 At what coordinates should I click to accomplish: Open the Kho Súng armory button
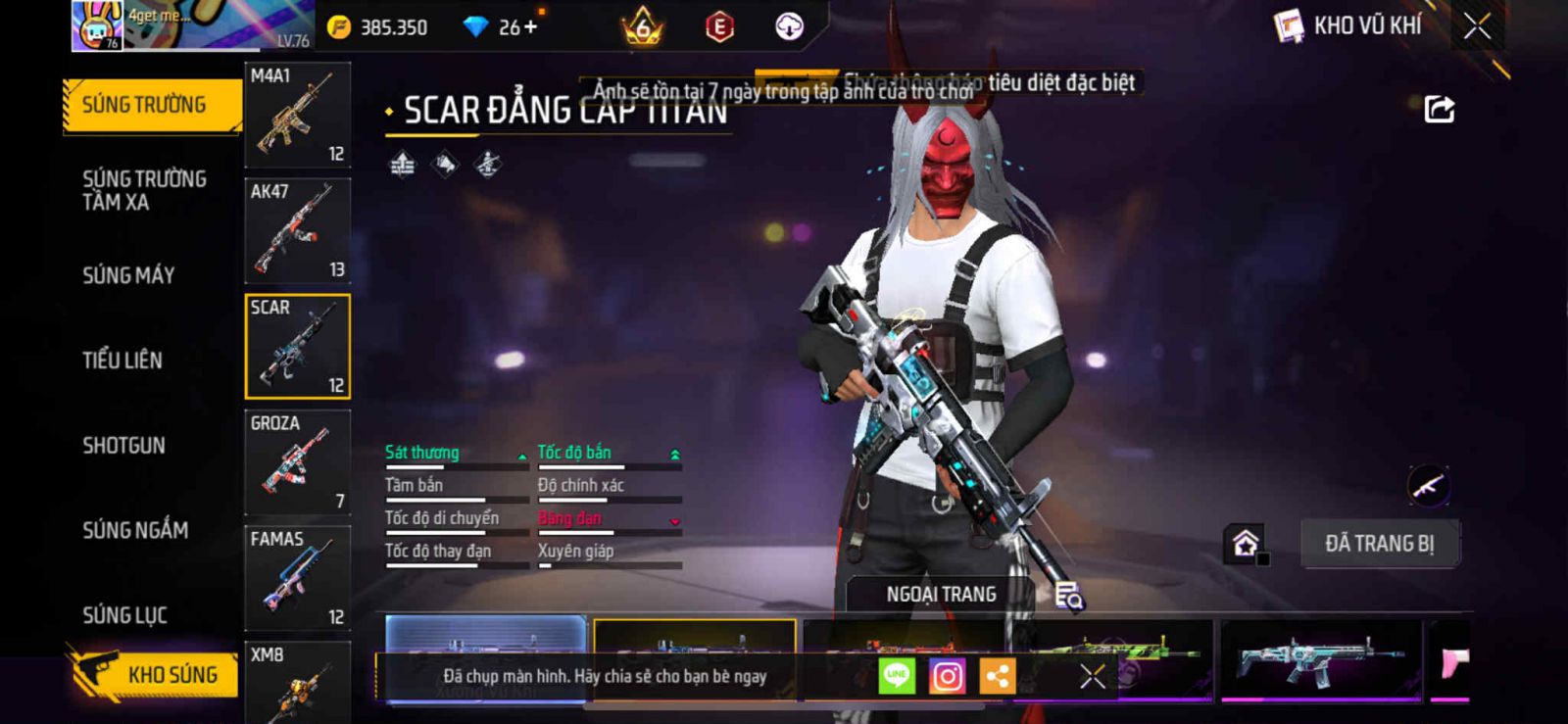pyautogui.click(x=155, y=674)
